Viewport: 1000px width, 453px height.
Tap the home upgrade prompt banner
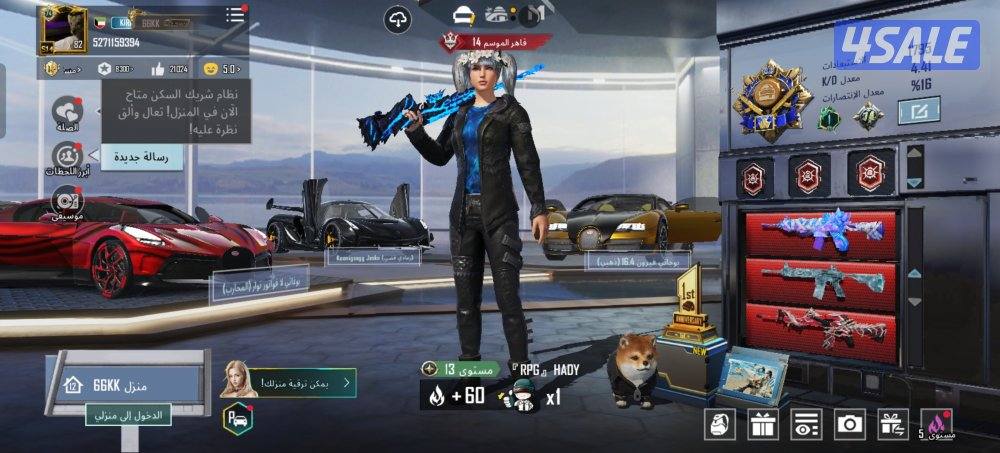pos(301,382)
